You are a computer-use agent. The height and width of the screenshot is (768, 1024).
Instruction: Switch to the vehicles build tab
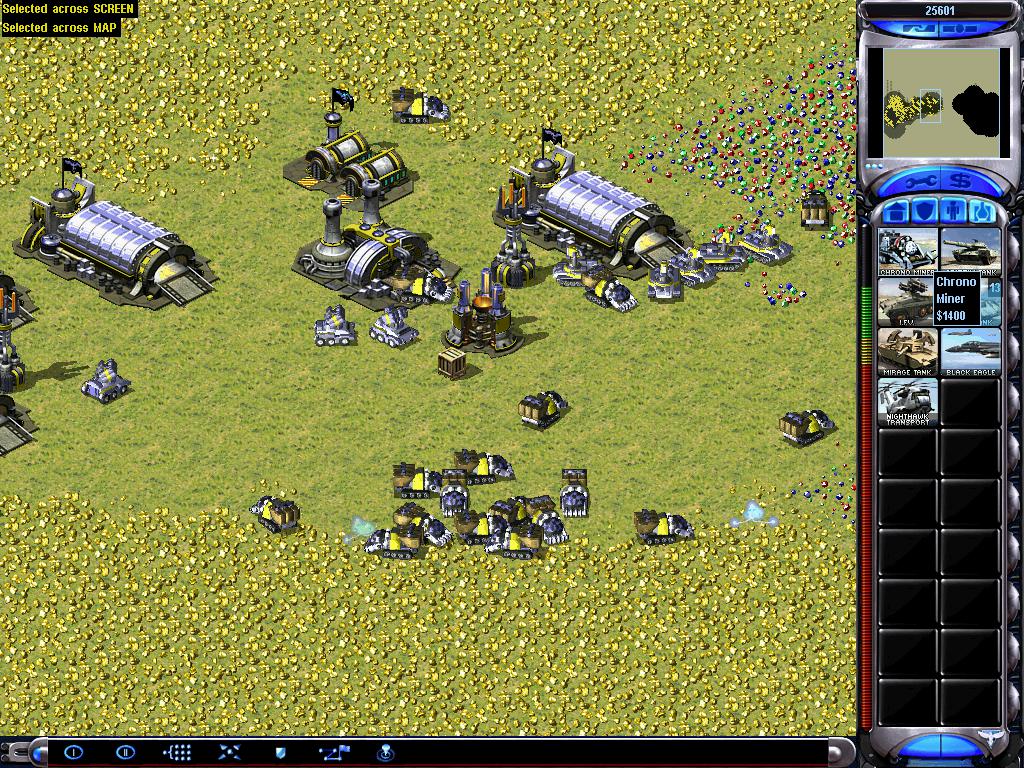980,212
